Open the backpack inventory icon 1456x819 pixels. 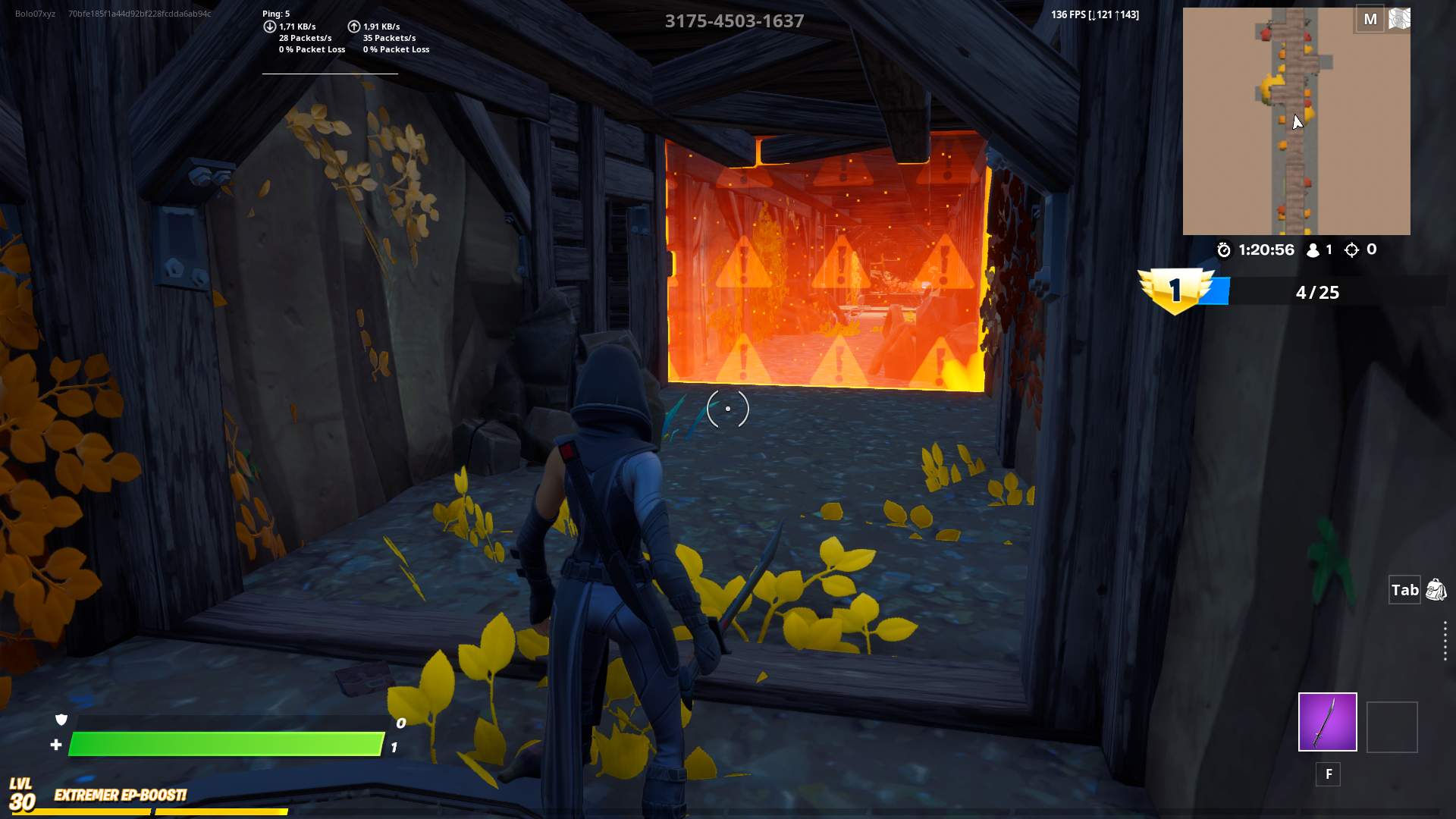[1435, 588]
